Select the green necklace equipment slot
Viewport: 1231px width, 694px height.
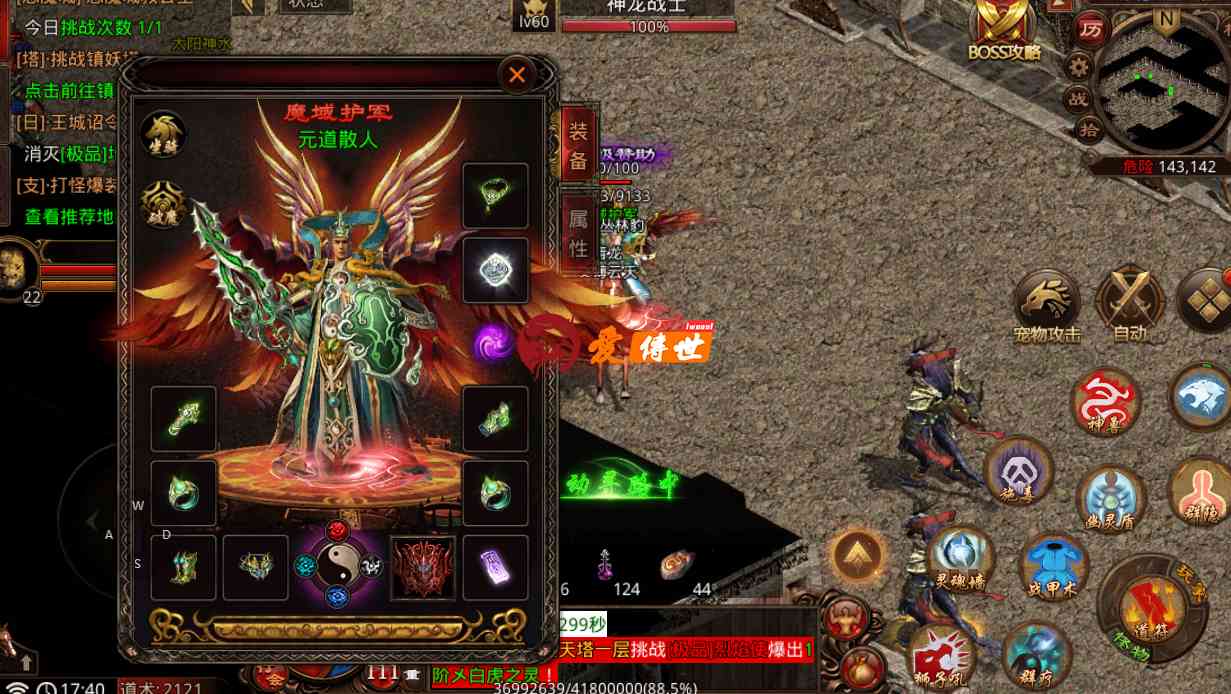[x=495, y=195]
